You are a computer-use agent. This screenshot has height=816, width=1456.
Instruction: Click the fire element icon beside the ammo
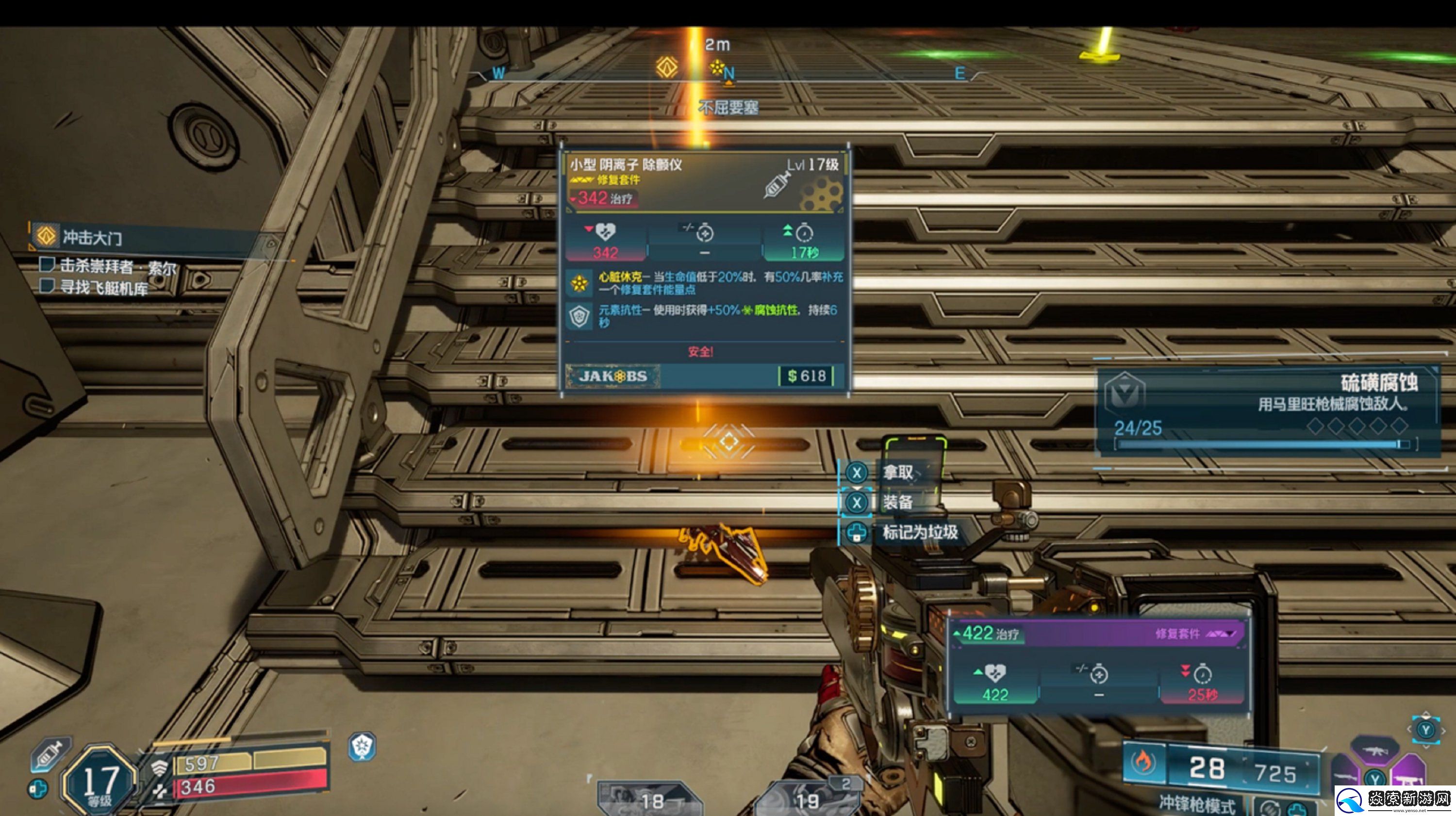tap(1143, 762)
